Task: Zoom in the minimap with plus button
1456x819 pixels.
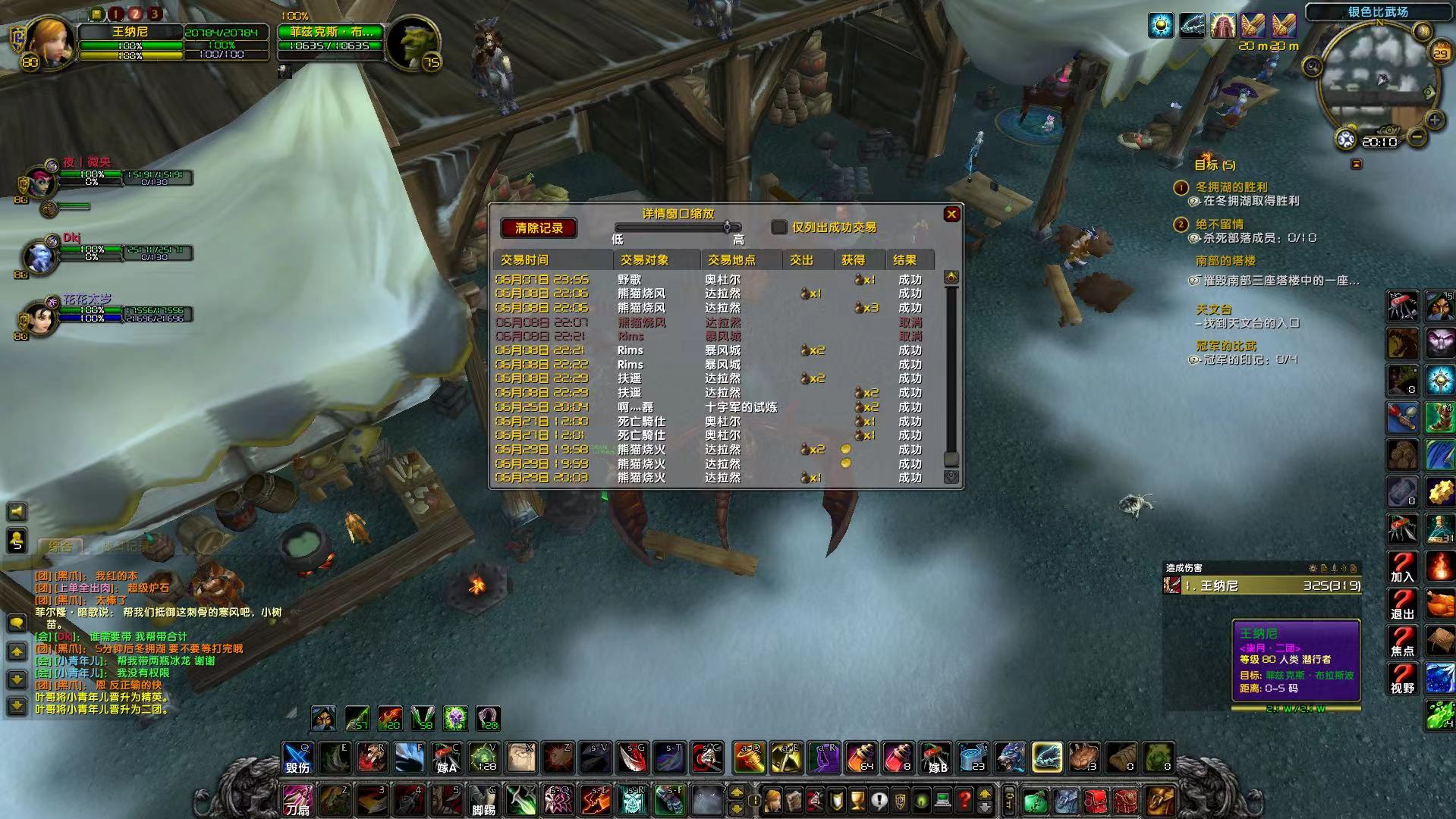Action: [x=1434, y=120]
